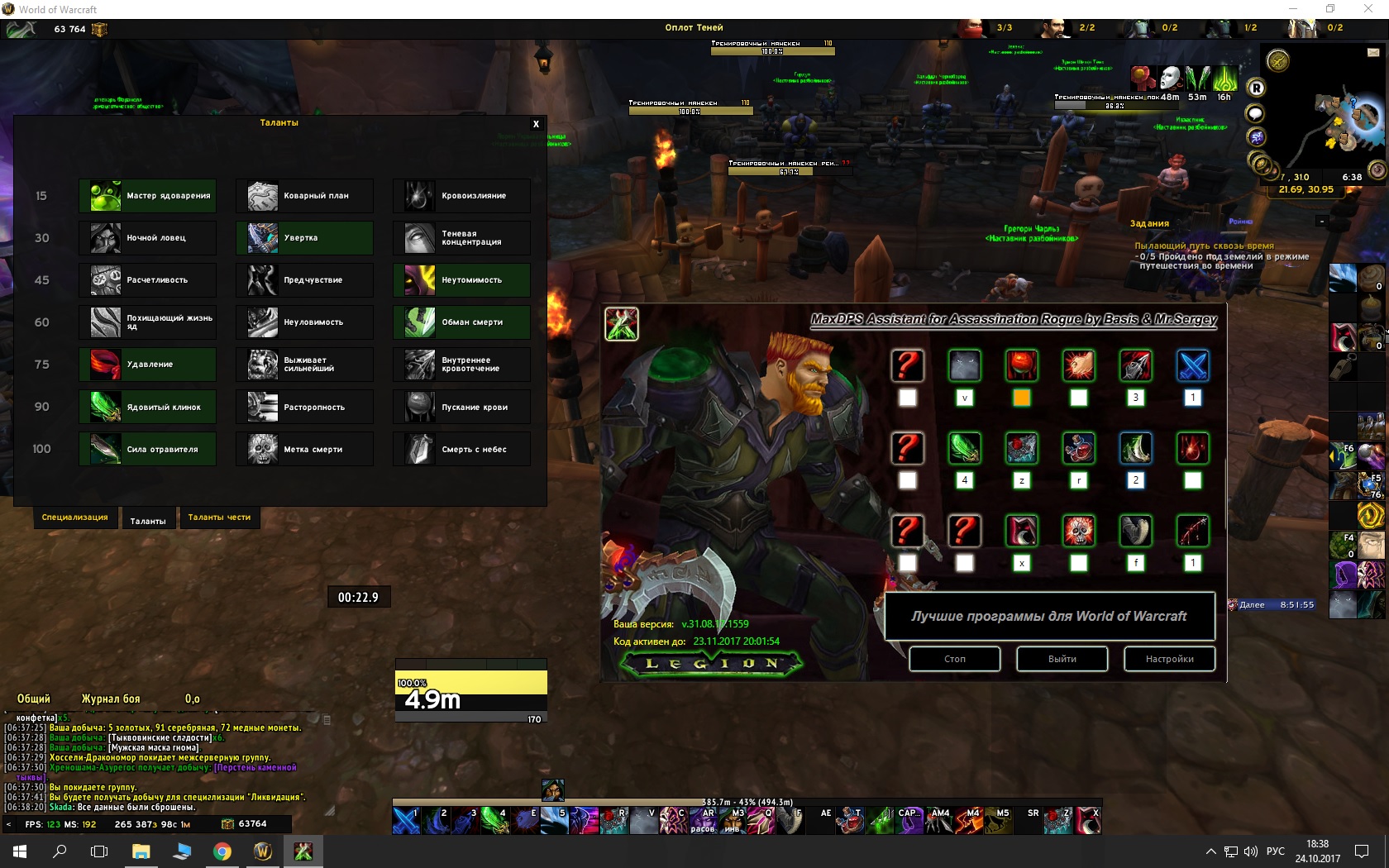Switch to the Журнал боя tab

pos(111,699)
